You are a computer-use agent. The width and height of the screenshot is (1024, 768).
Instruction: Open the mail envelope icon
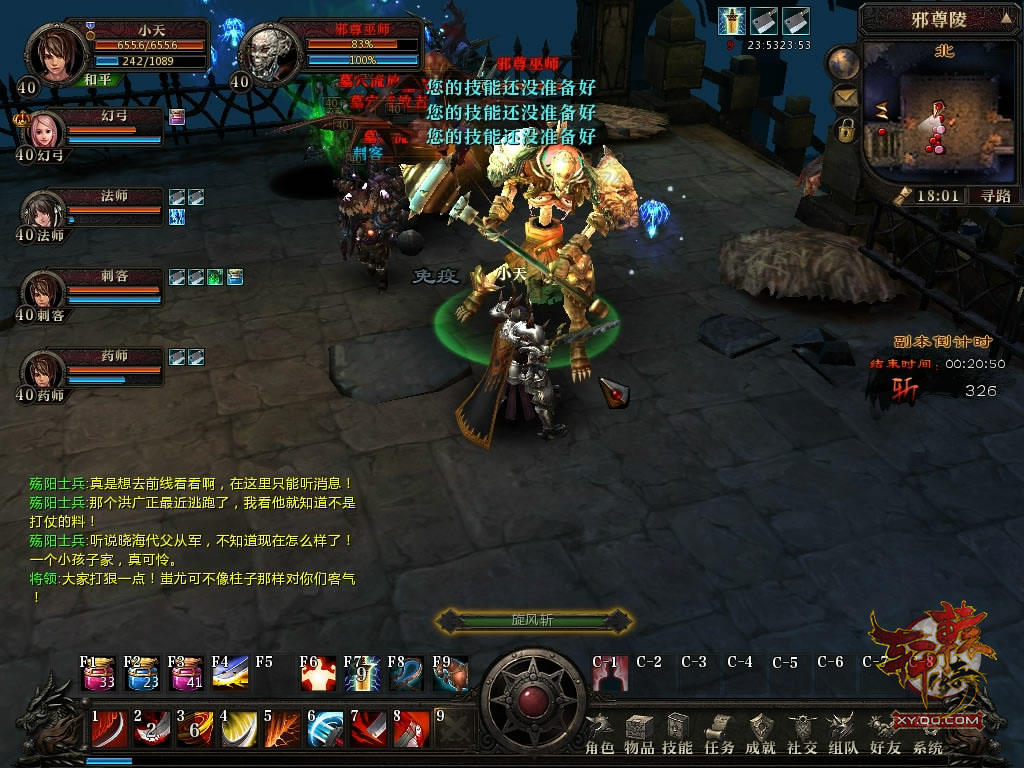pos(846,98)
